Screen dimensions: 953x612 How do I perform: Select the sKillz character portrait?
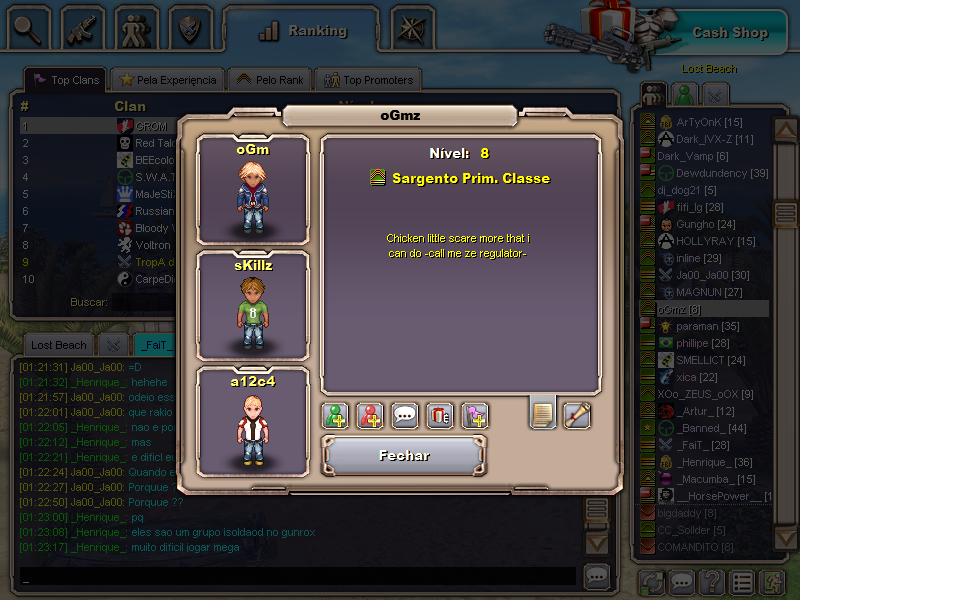[x=253, y=306]
